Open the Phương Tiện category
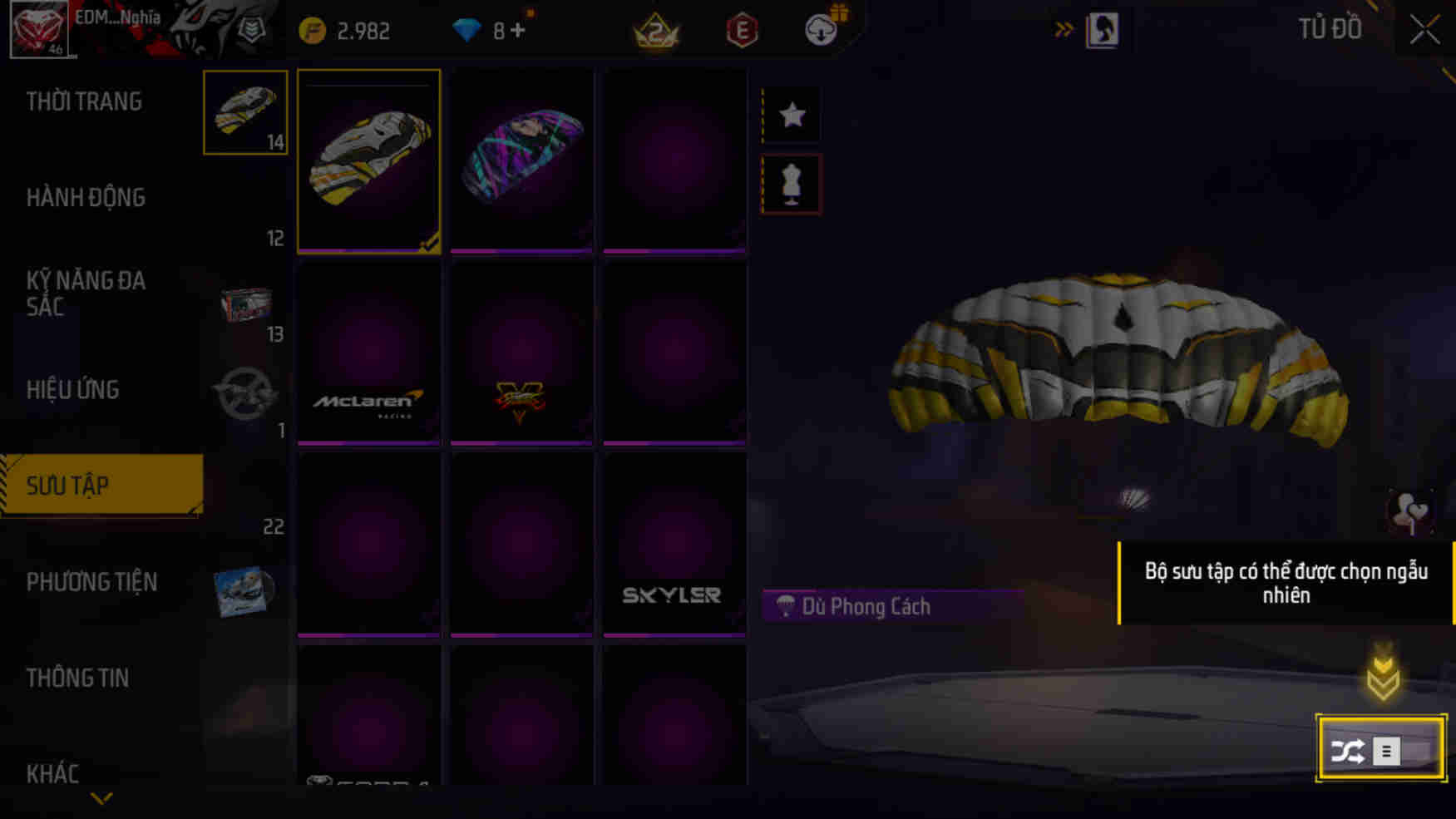 click(94, 581)
